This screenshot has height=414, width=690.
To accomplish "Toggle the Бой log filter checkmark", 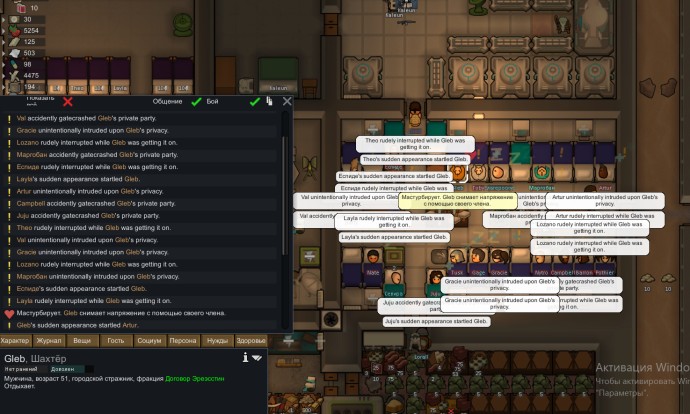I will click(x=255, y=101).
